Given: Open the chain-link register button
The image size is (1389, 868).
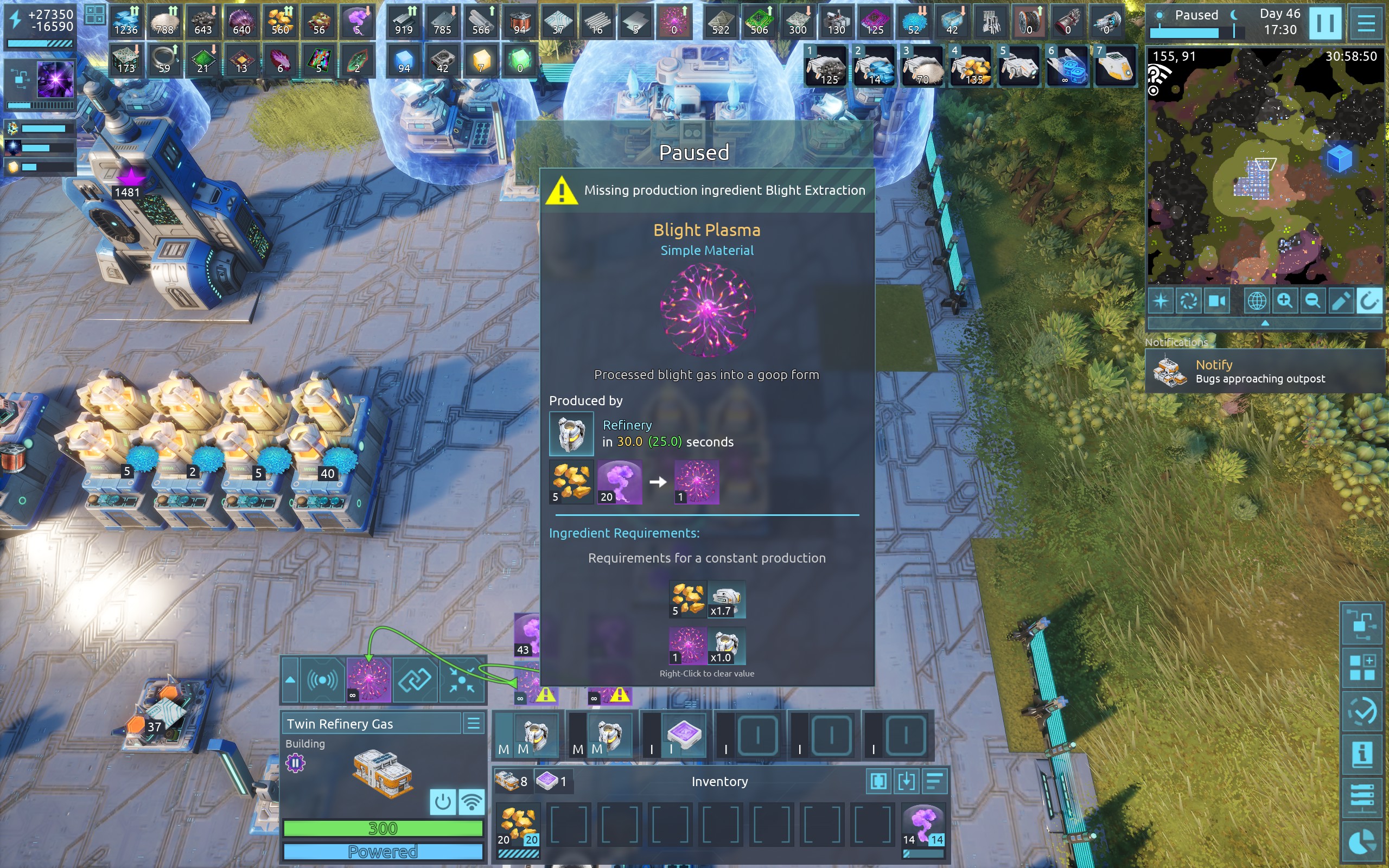Looking at the screenshot, I should click(x=415, y=680).
